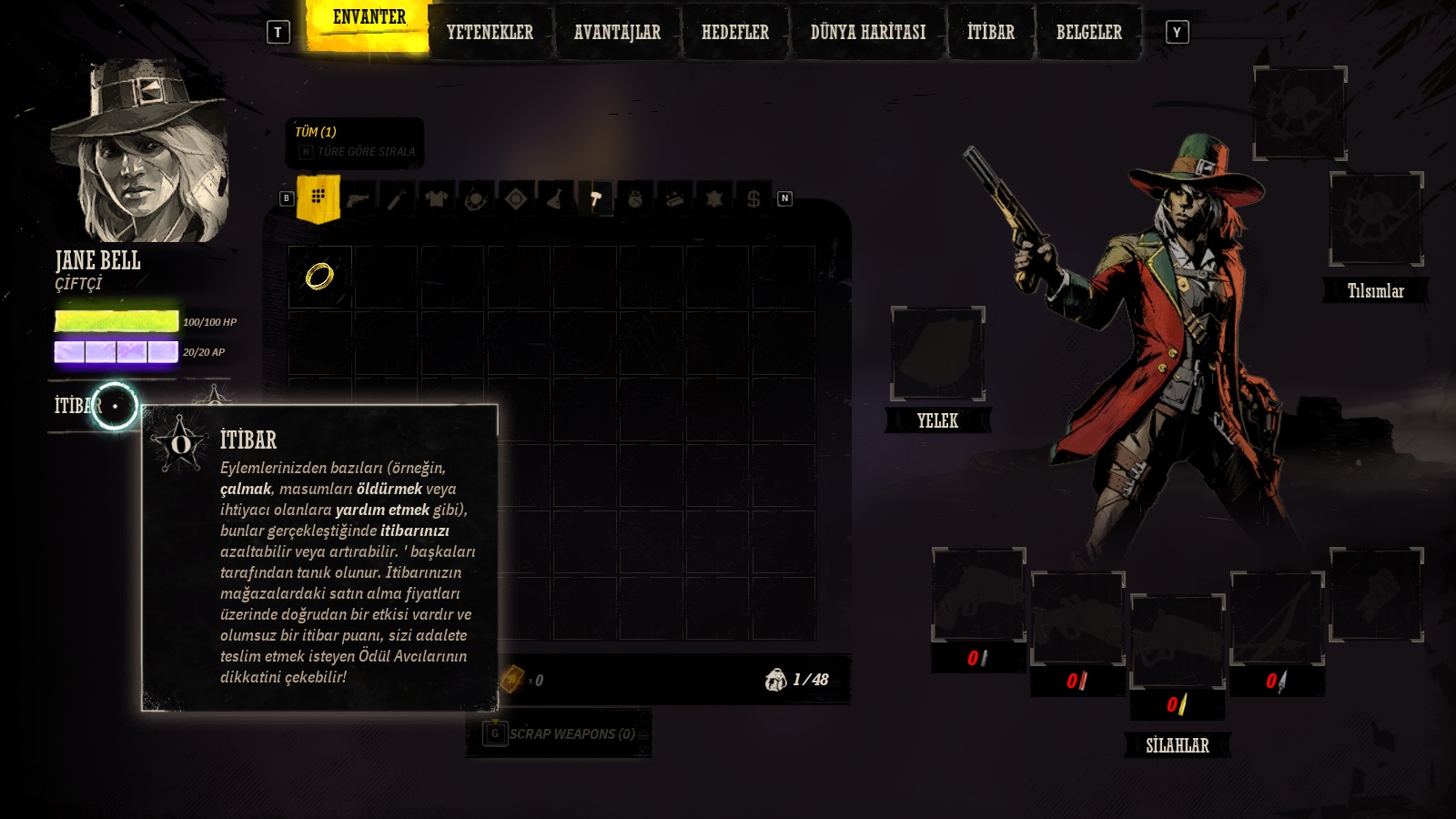Filter inventory by shirt clothing icon

[x=436, y=198]
